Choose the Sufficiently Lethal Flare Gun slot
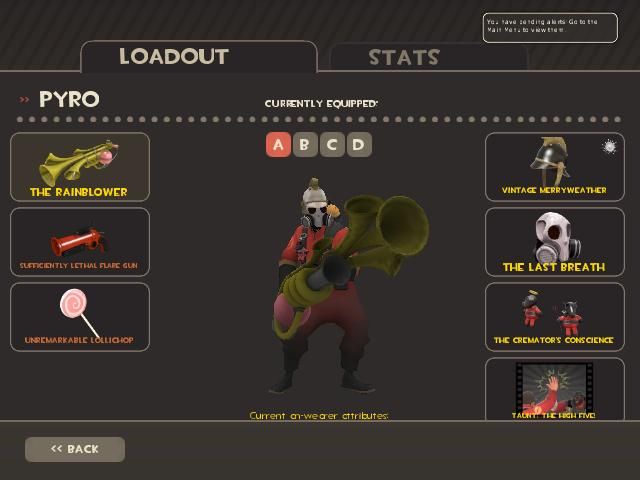 80,242
